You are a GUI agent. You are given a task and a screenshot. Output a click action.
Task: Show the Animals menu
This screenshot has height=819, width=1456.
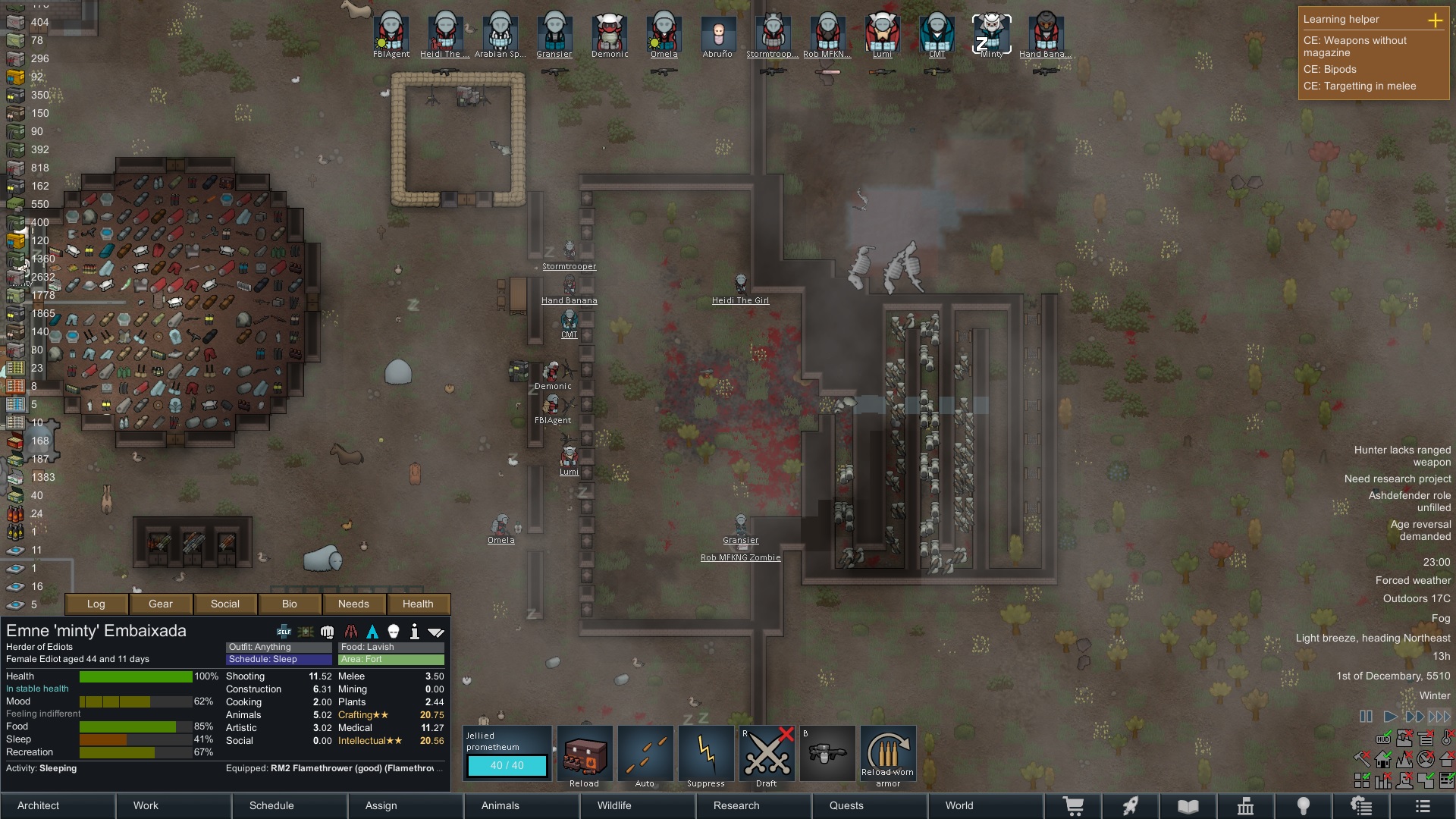click(500, 805)
